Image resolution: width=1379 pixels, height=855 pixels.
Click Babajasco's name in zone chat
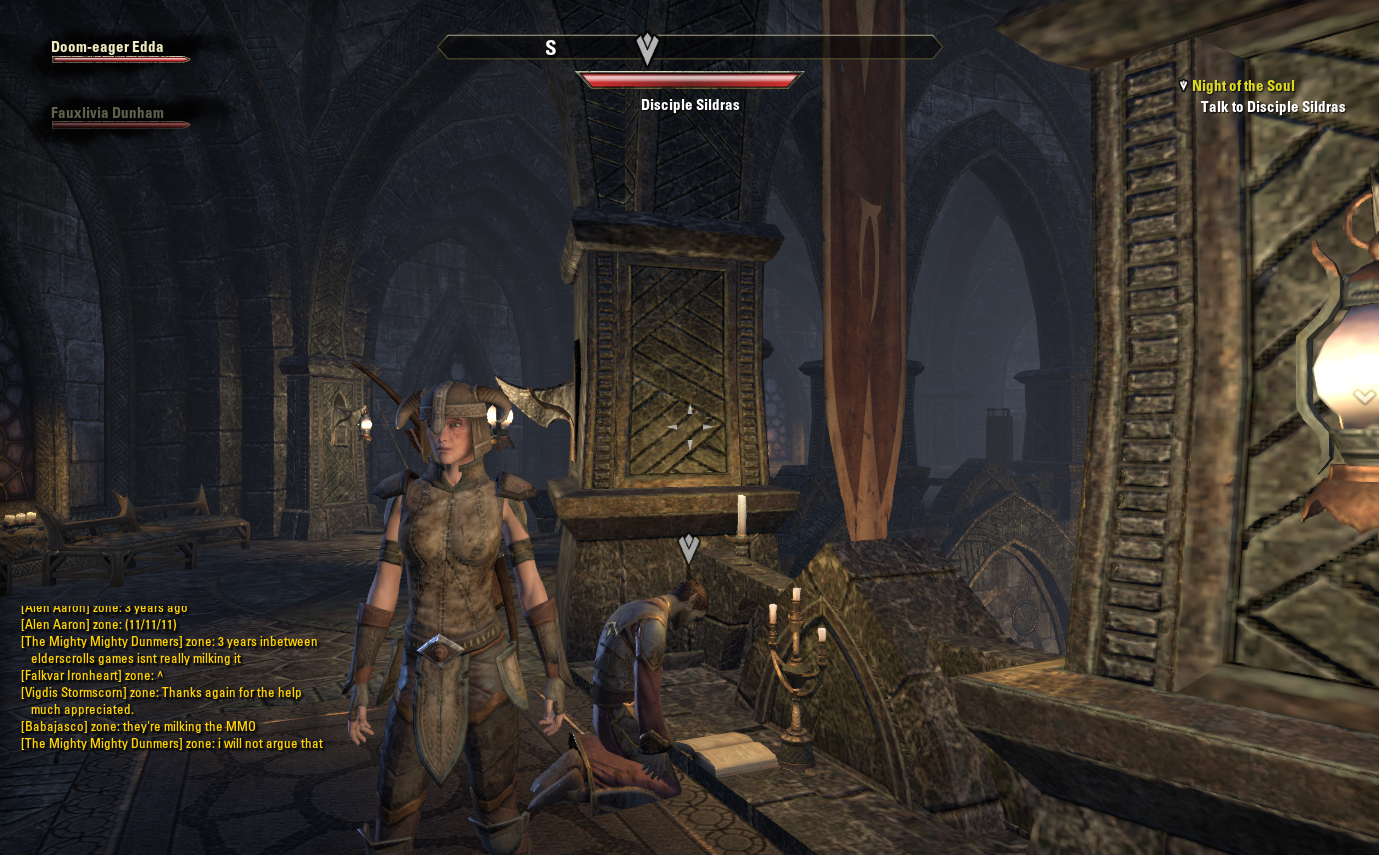click(x=54, y=727)
